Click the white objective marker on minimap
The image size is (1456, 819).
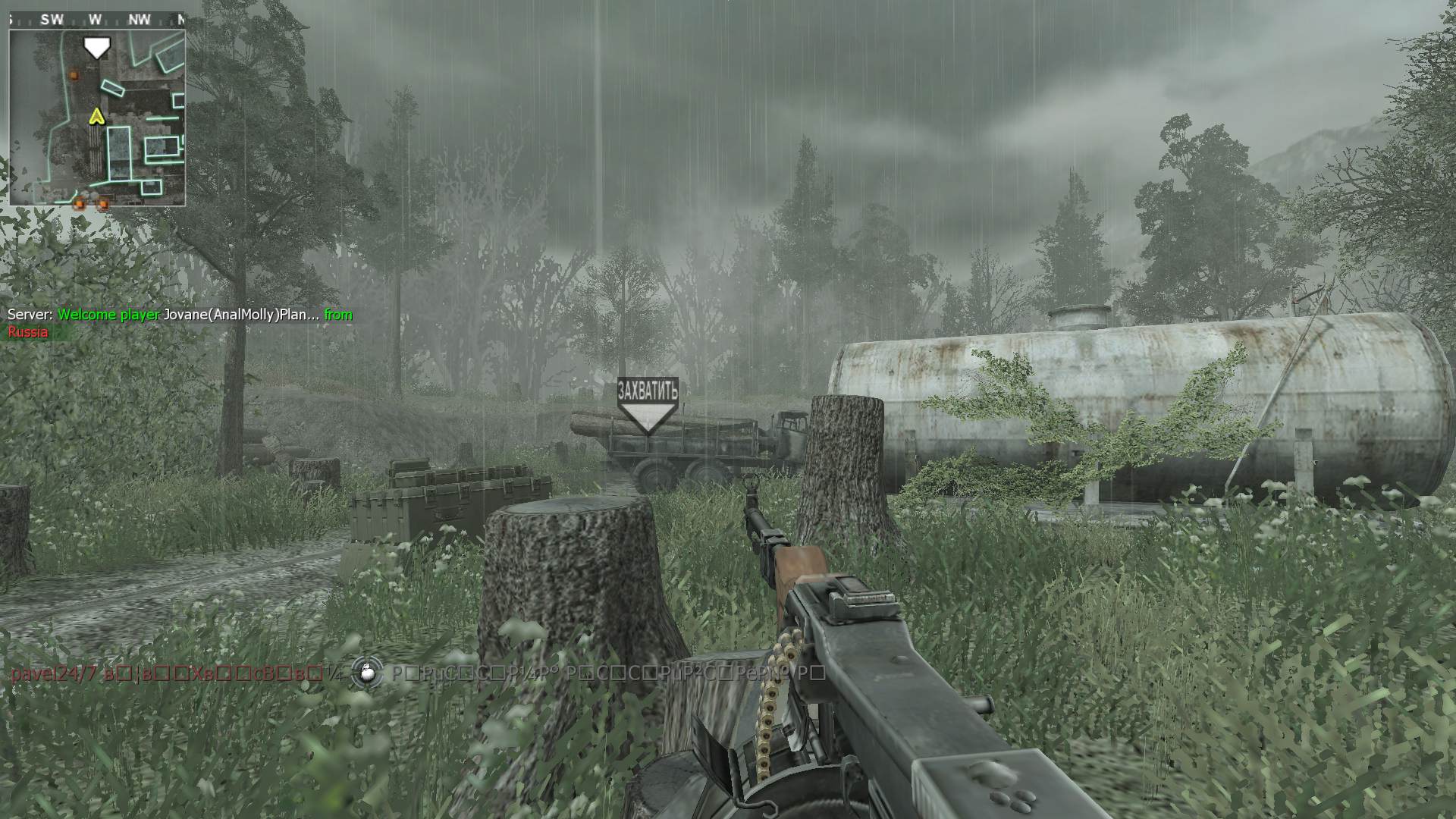click(x=96, y=47)
